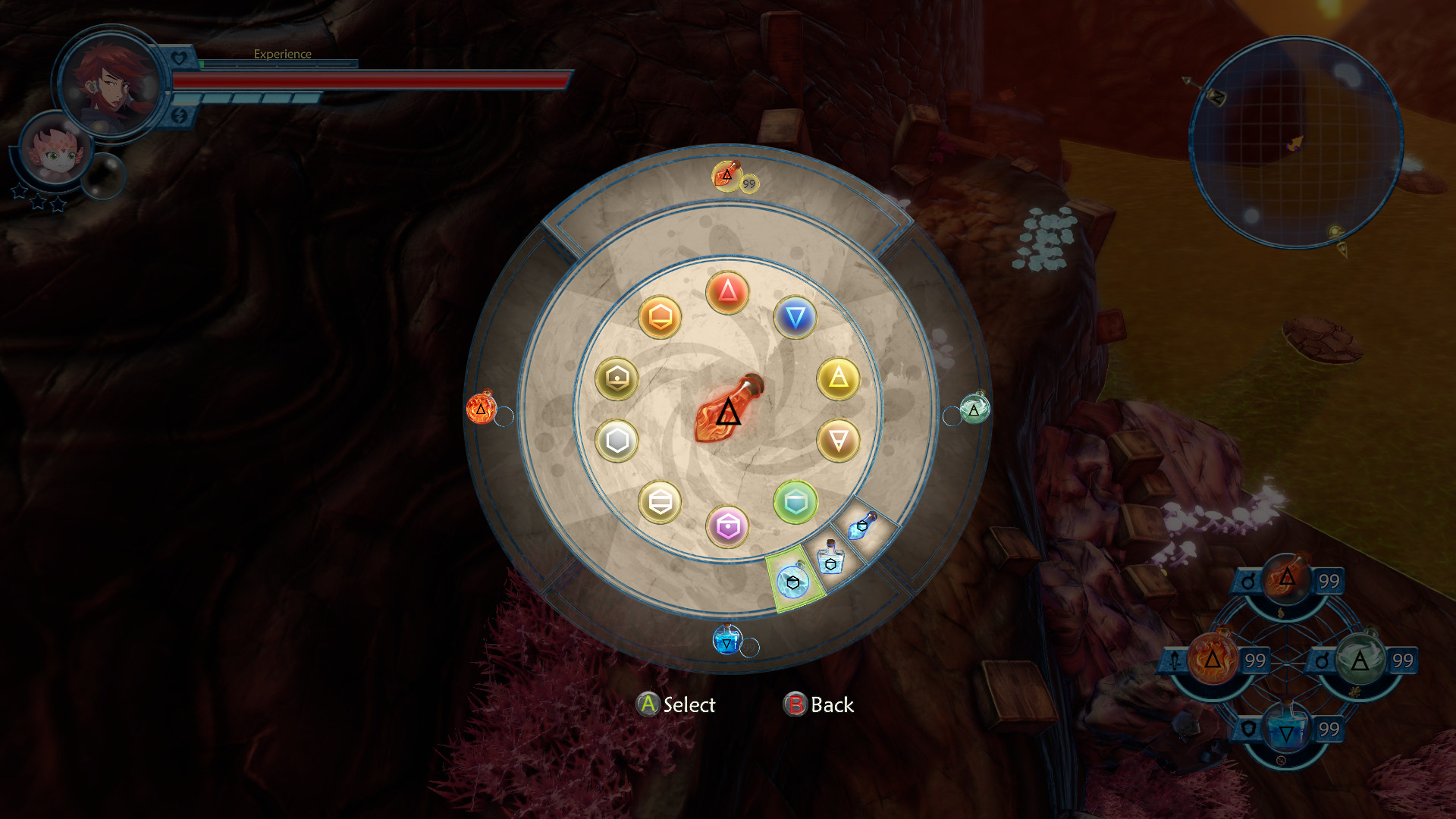The height and width of the screenshot is (819, 1456).
Task: Select the purple hexagon element
Action: [727, 526]
